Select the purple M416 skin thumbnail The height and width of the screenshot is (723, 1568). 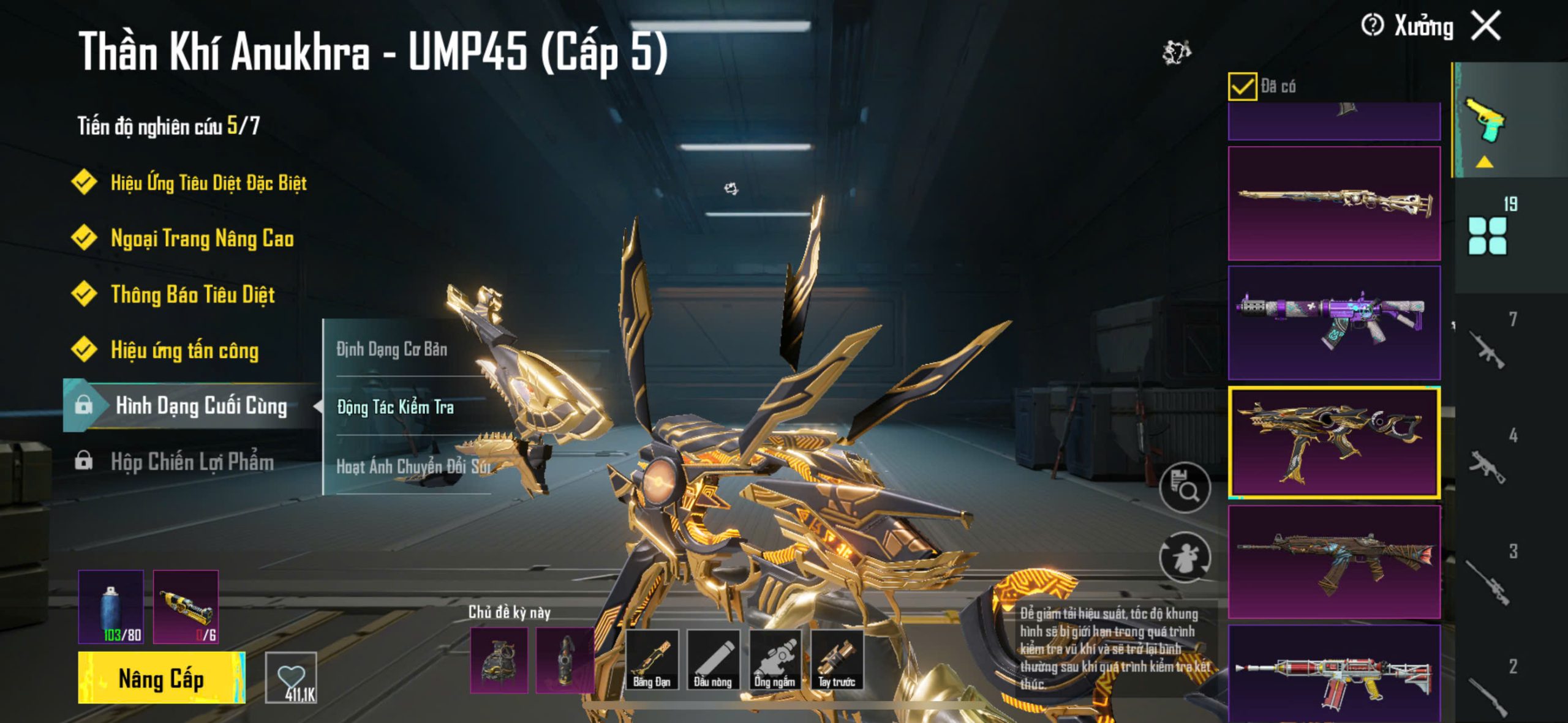tap(1334, 323)
